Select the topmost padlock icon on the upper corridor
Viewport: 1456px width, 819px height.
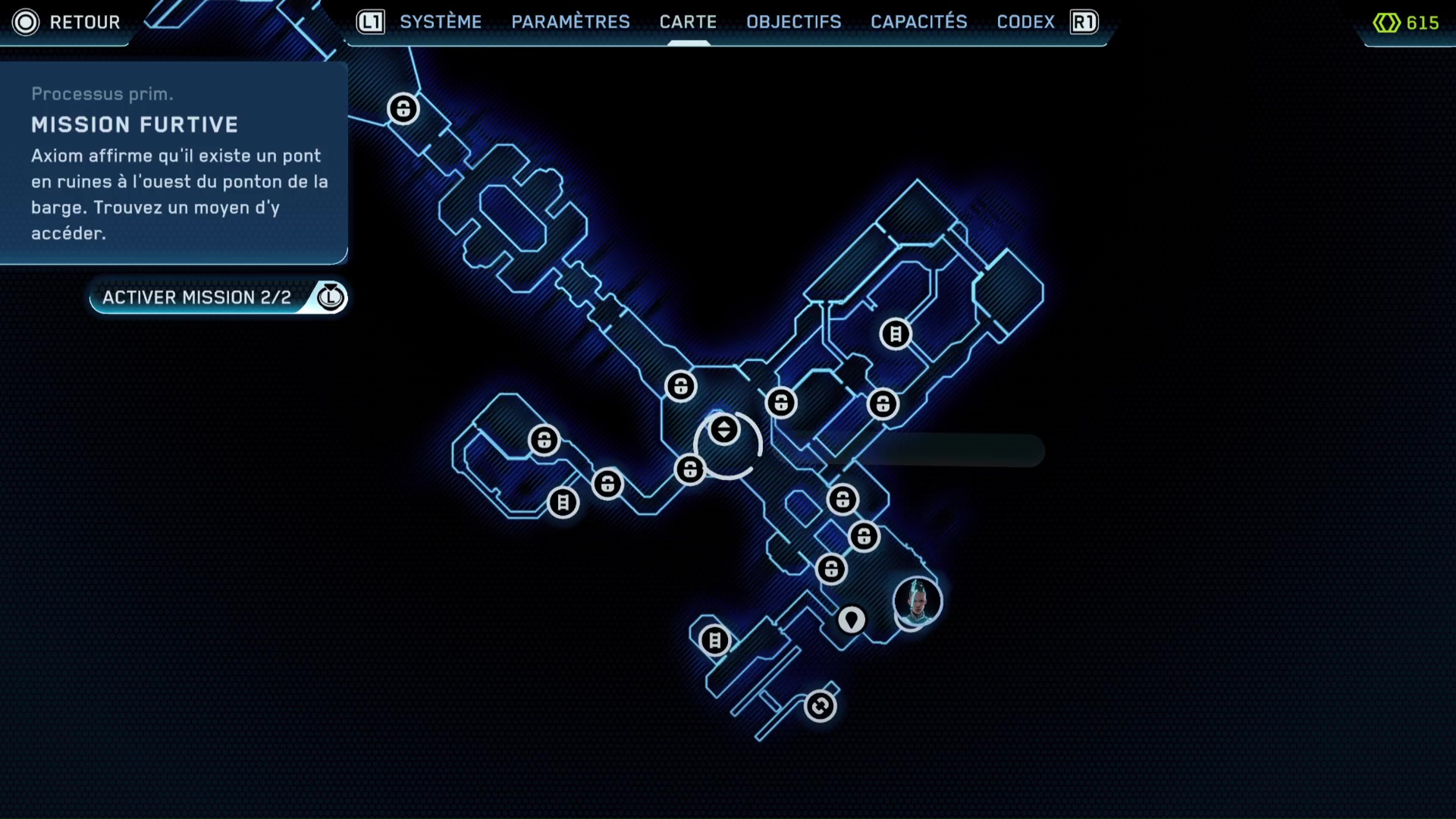[403, 108]
